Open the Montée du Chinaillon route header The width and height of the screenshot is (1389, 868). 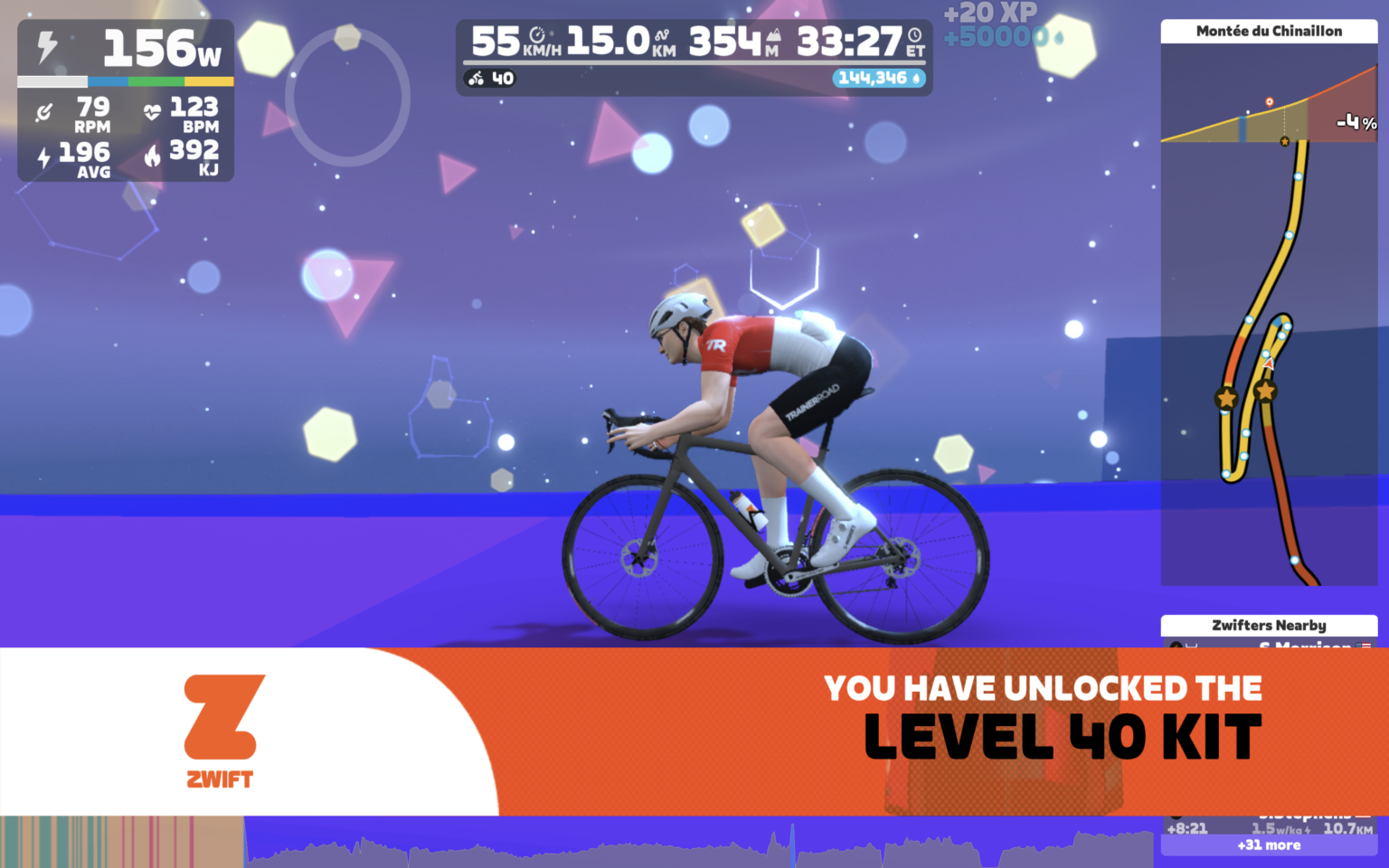[1269, 30]
